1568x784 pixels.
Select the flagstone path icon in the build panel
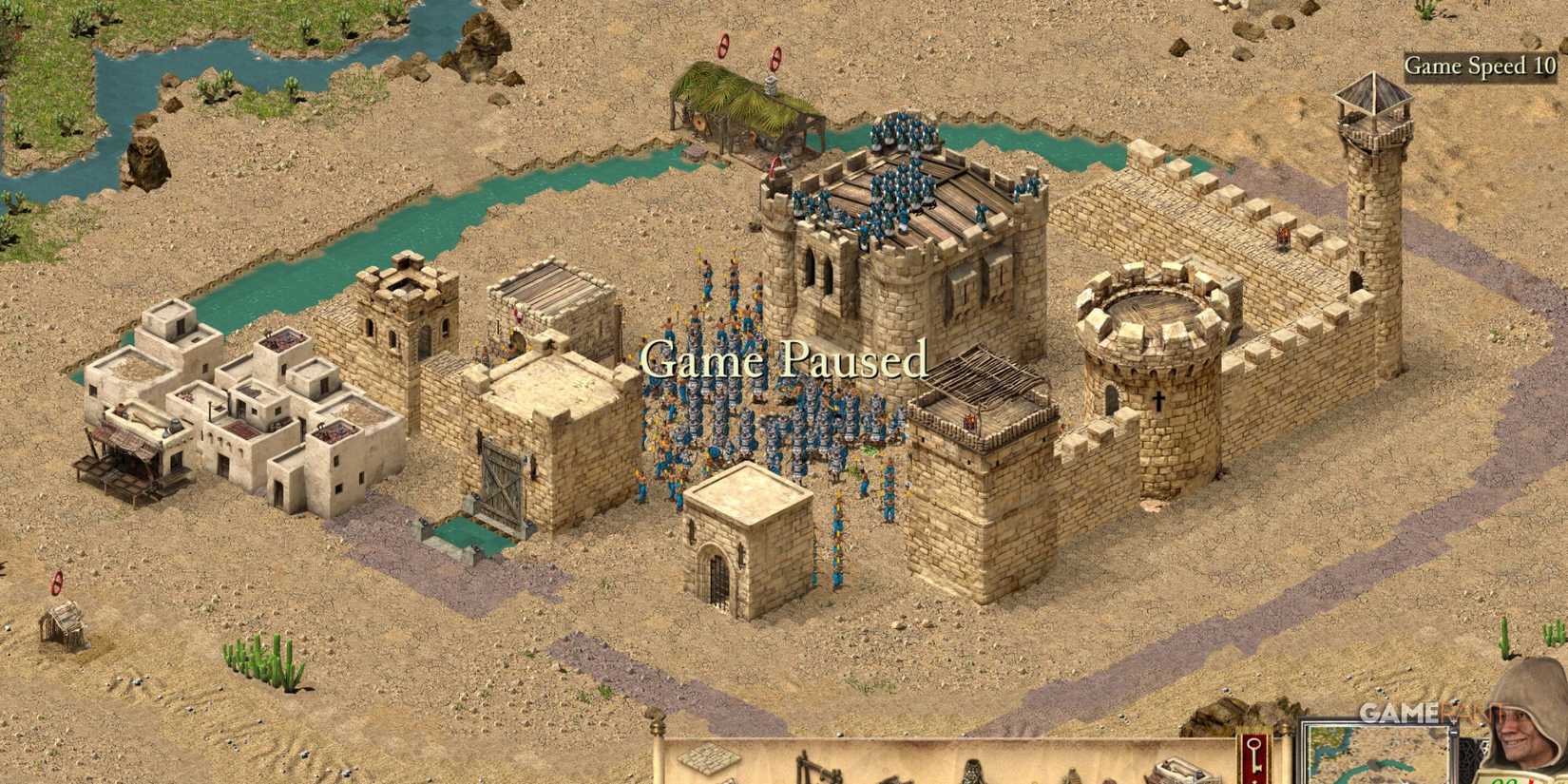coord(708,768)
